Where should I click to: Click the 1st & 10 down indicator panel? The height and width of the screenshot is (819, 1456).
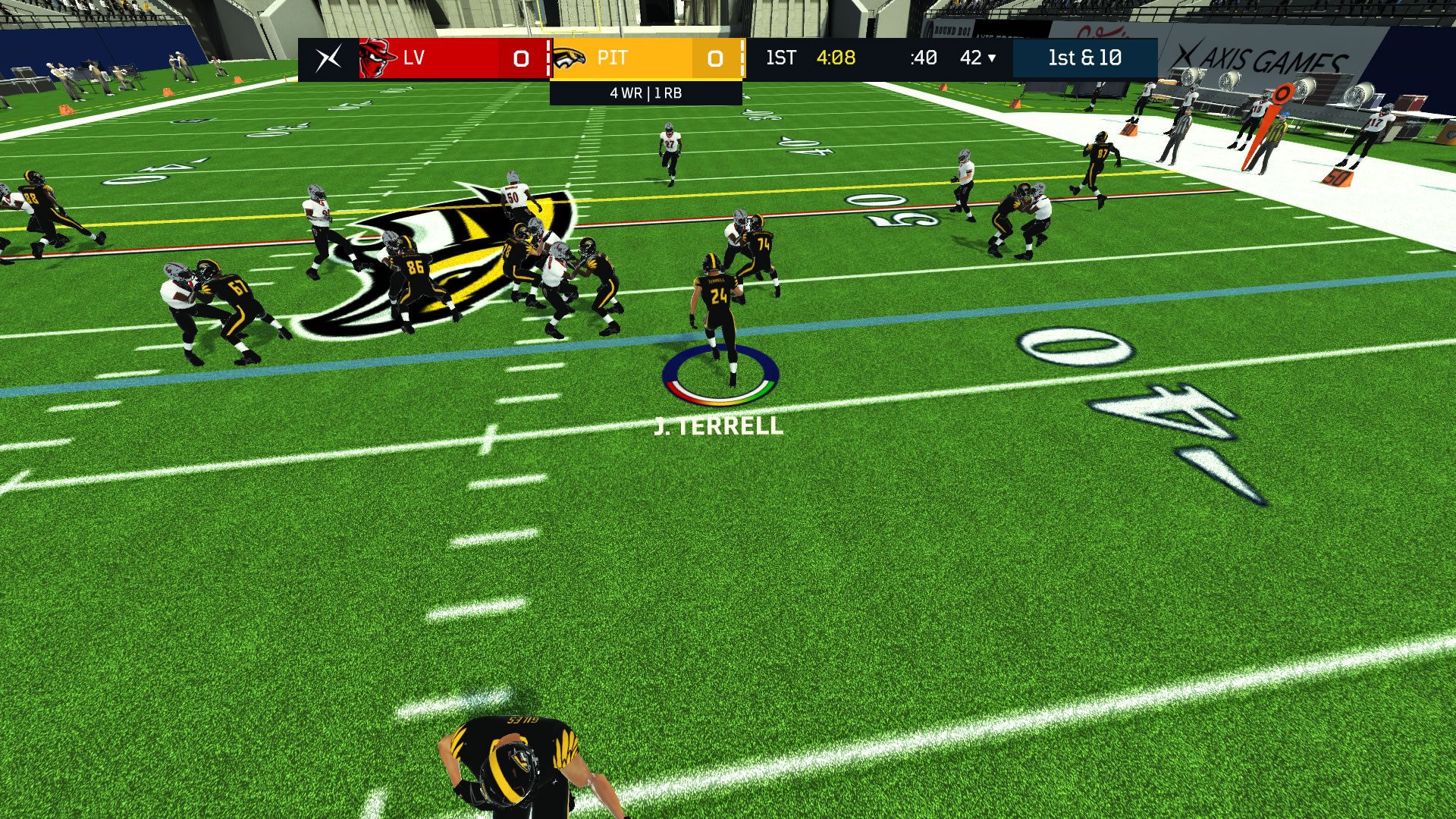click(1086, 58)
